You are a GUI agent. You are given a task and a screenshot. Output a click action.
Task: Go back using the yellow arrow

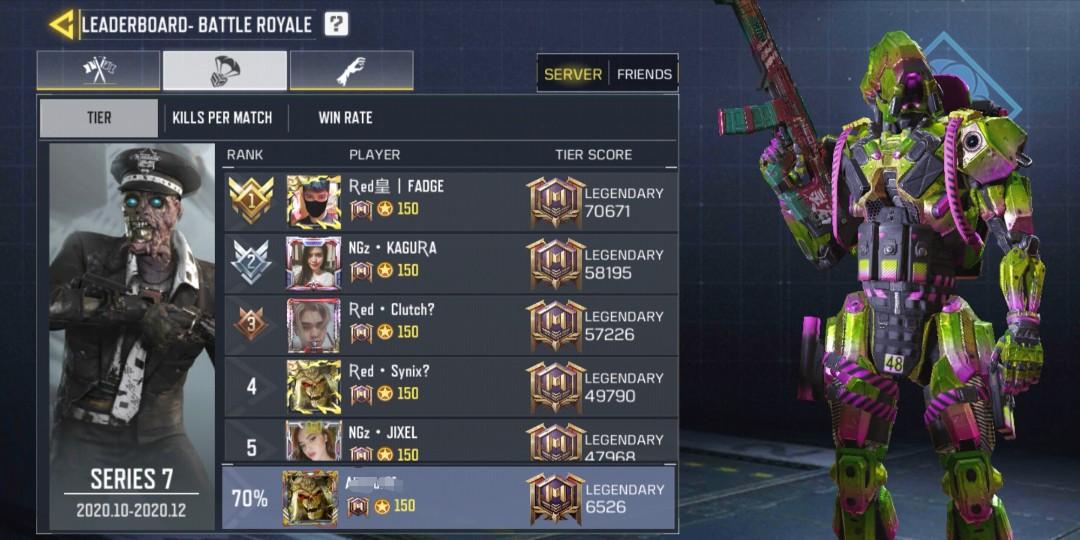point(62,24)
